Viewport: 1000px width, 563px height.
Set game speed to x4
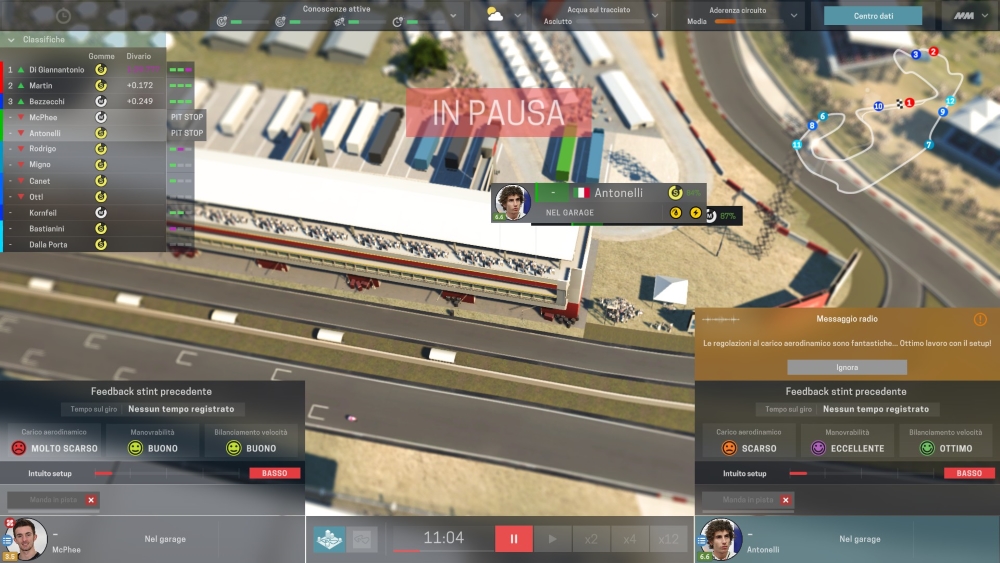pos(629,539)
